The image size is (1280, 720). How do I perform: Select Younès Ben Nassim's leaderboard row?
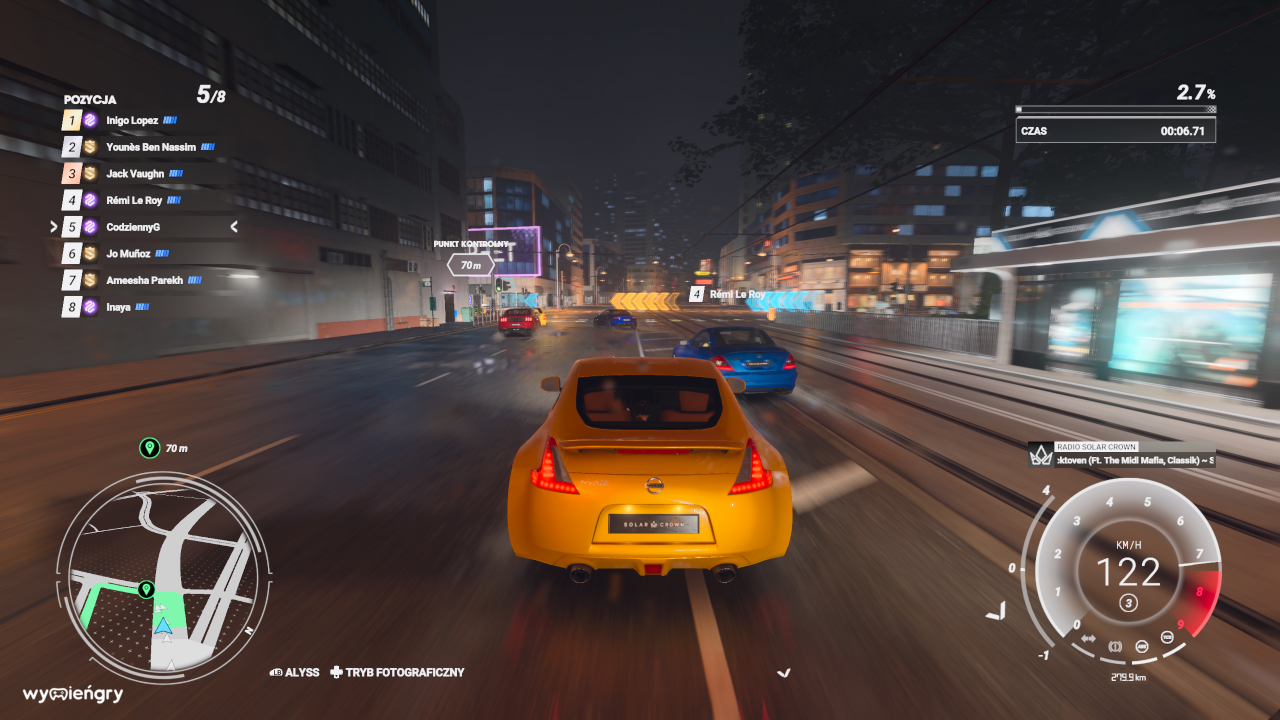pos(150,148)
